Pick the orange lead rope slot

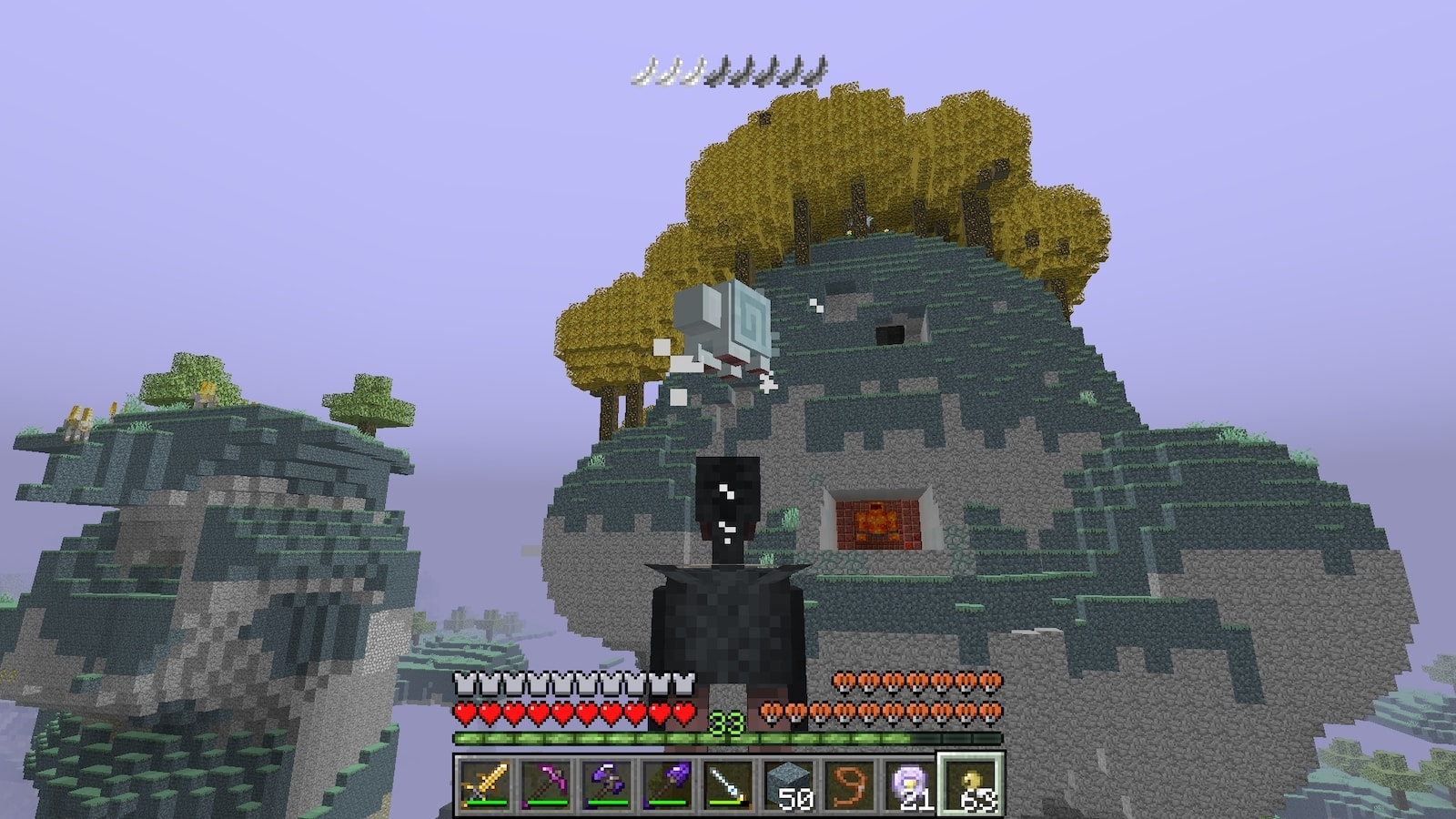850,784
